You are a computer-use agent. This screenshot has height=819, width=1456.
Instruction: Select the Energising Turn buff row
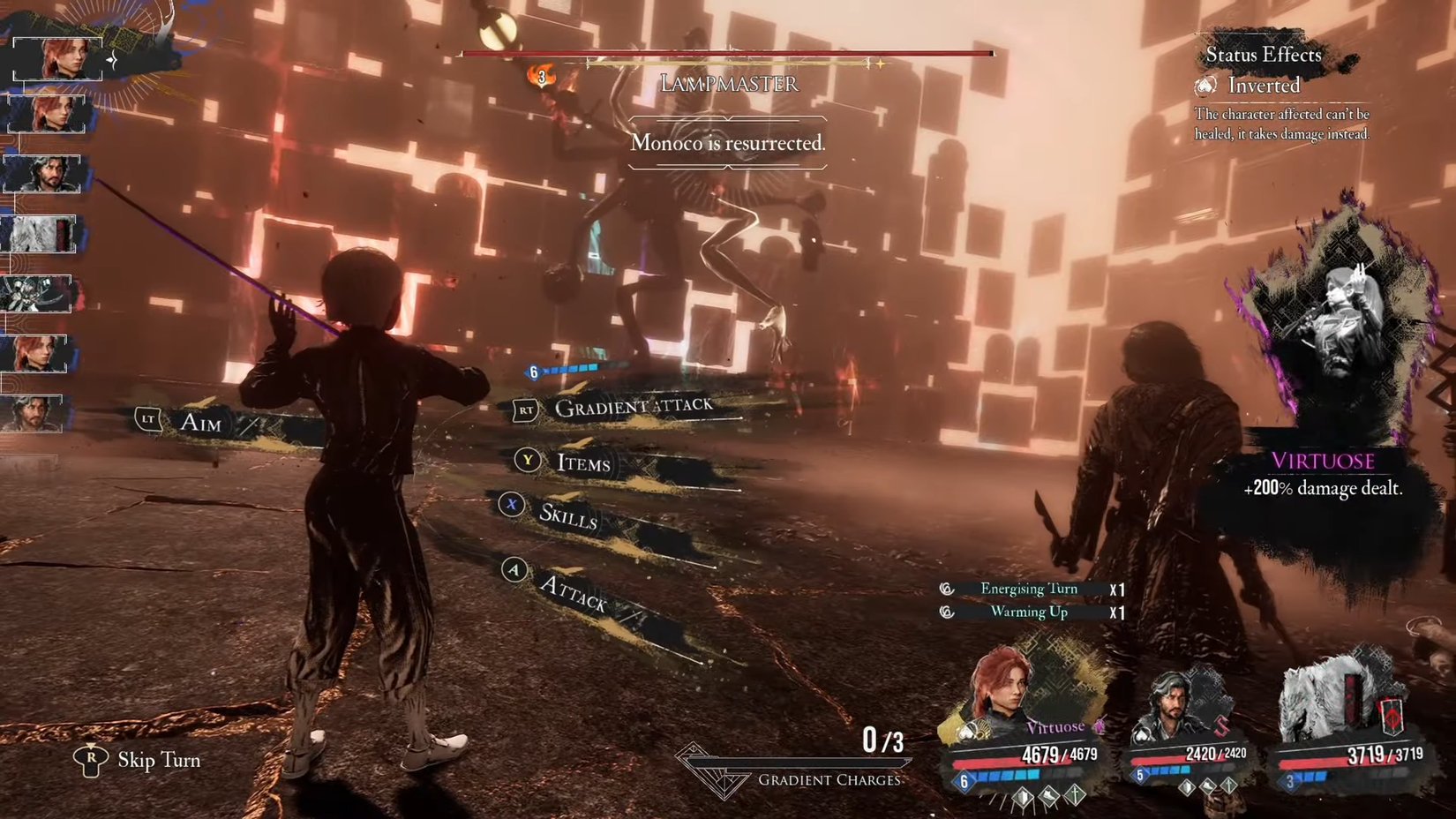(1029, 589)
